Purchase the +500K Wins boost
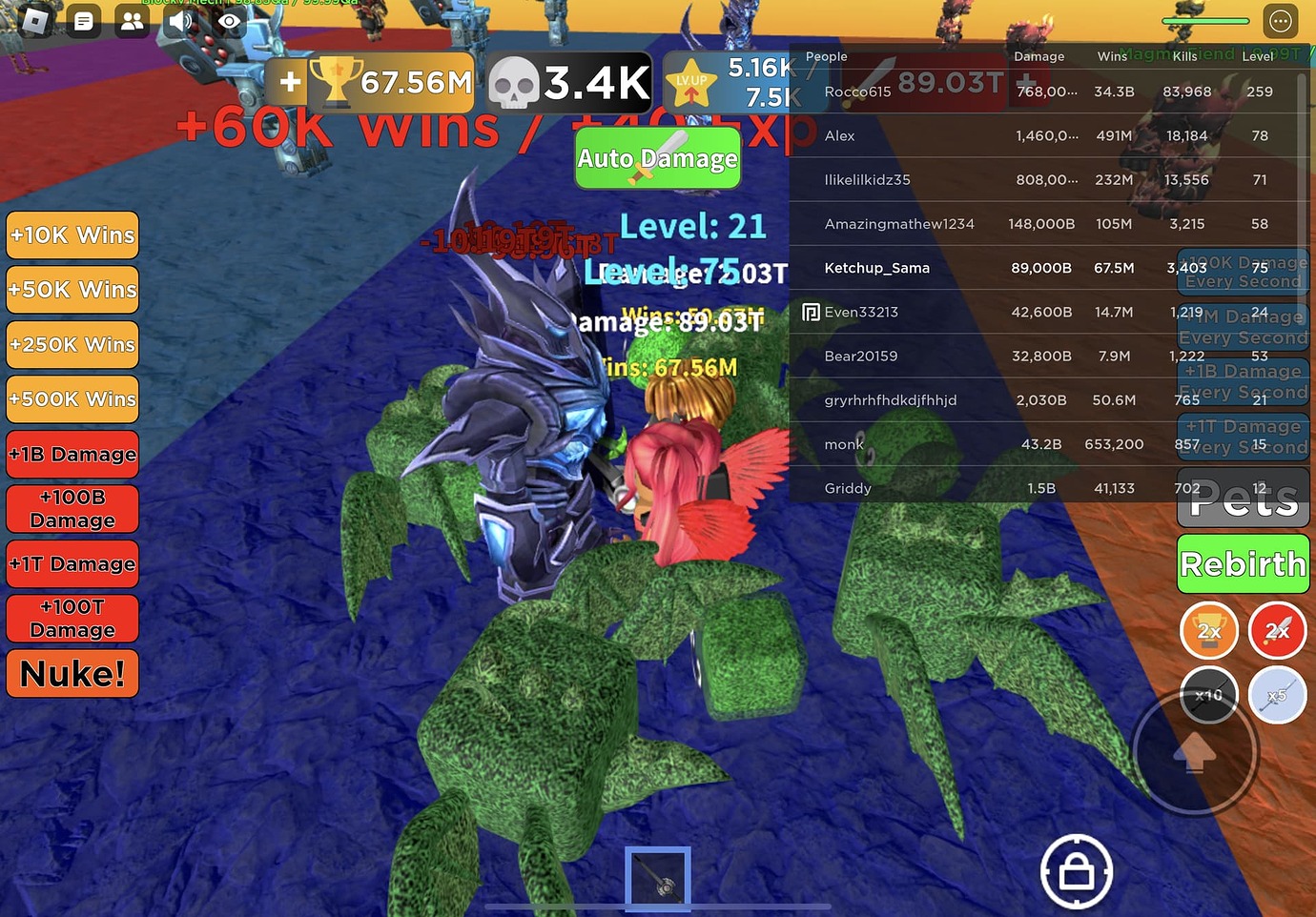 (72, 399)
